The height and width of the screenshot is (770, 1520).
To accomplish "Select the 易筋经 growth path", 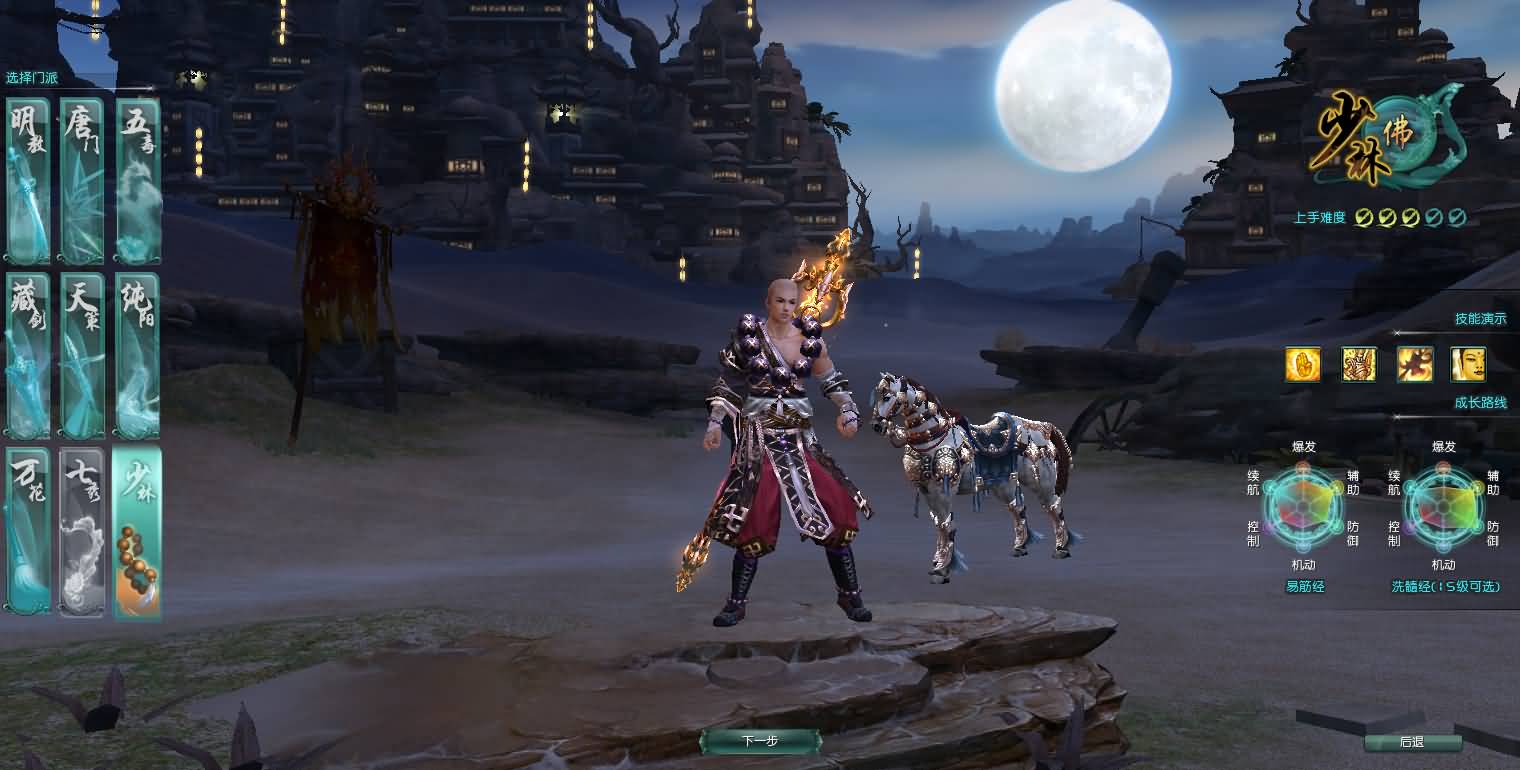I will pyautogui.click(x=1304, y=587).
